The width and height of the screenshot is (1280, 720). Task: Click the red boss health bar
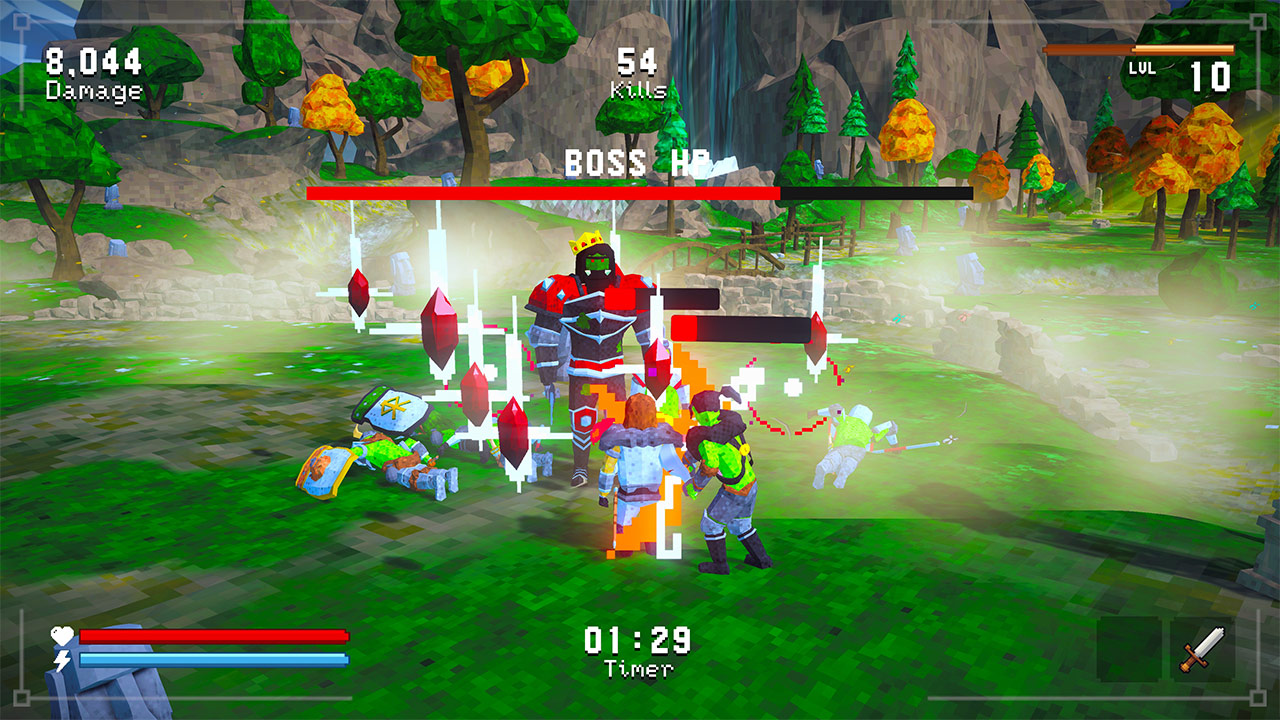[540, 190]
